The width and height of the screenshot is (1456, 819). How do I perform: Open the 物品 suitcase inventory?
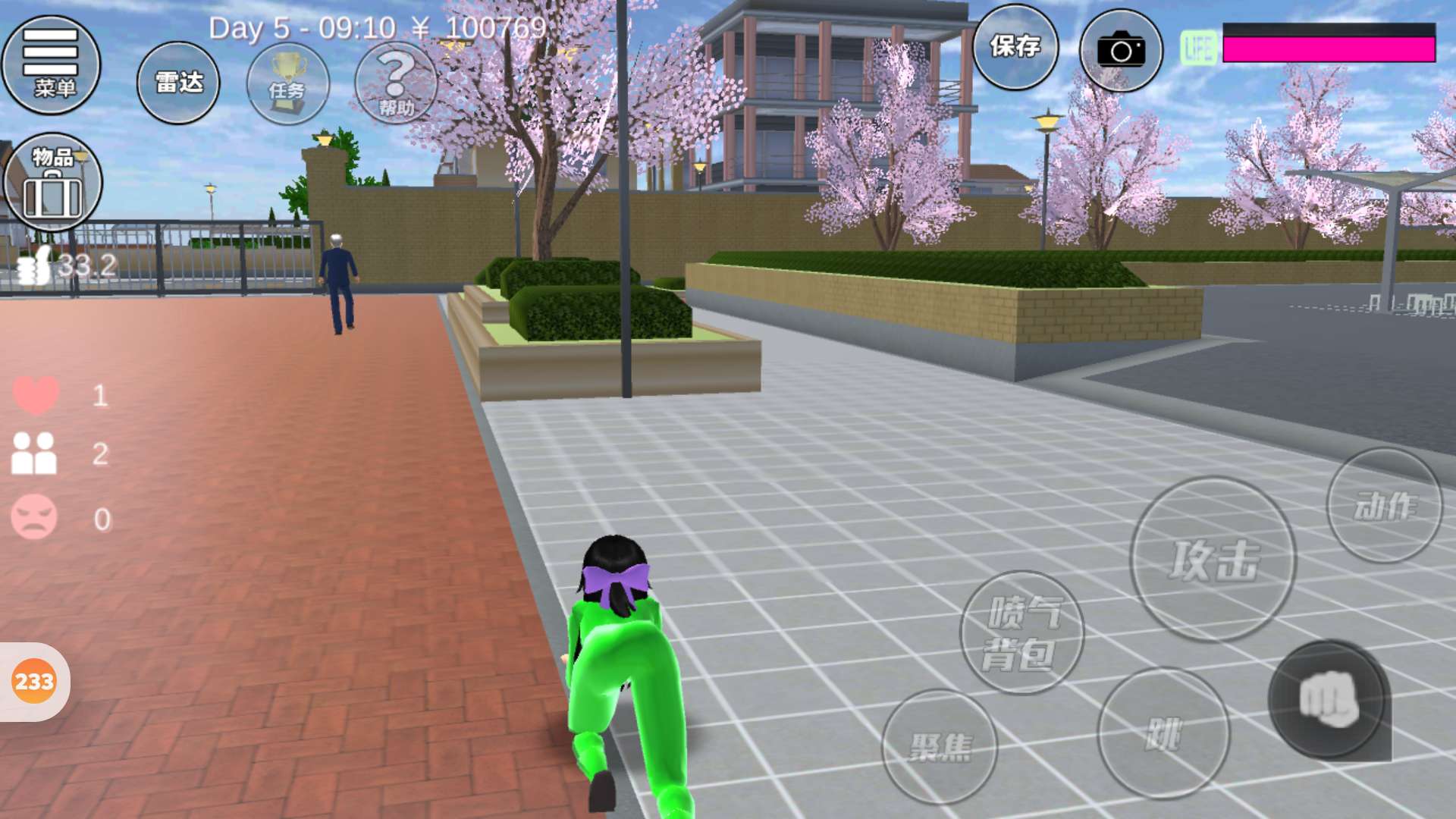click(x=52, y=182)
